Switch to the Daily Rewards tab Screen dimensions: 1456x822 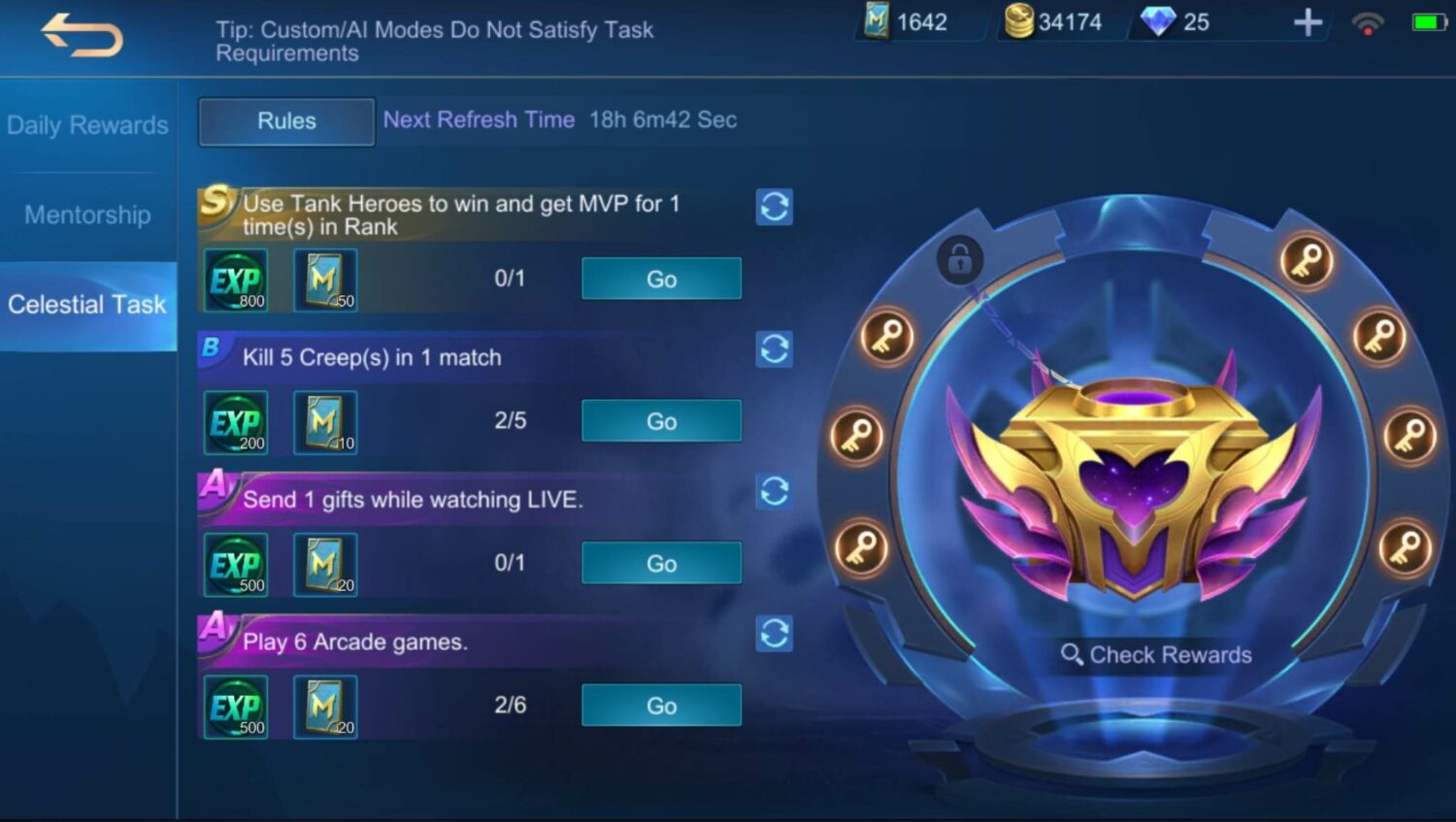(87, 125)
